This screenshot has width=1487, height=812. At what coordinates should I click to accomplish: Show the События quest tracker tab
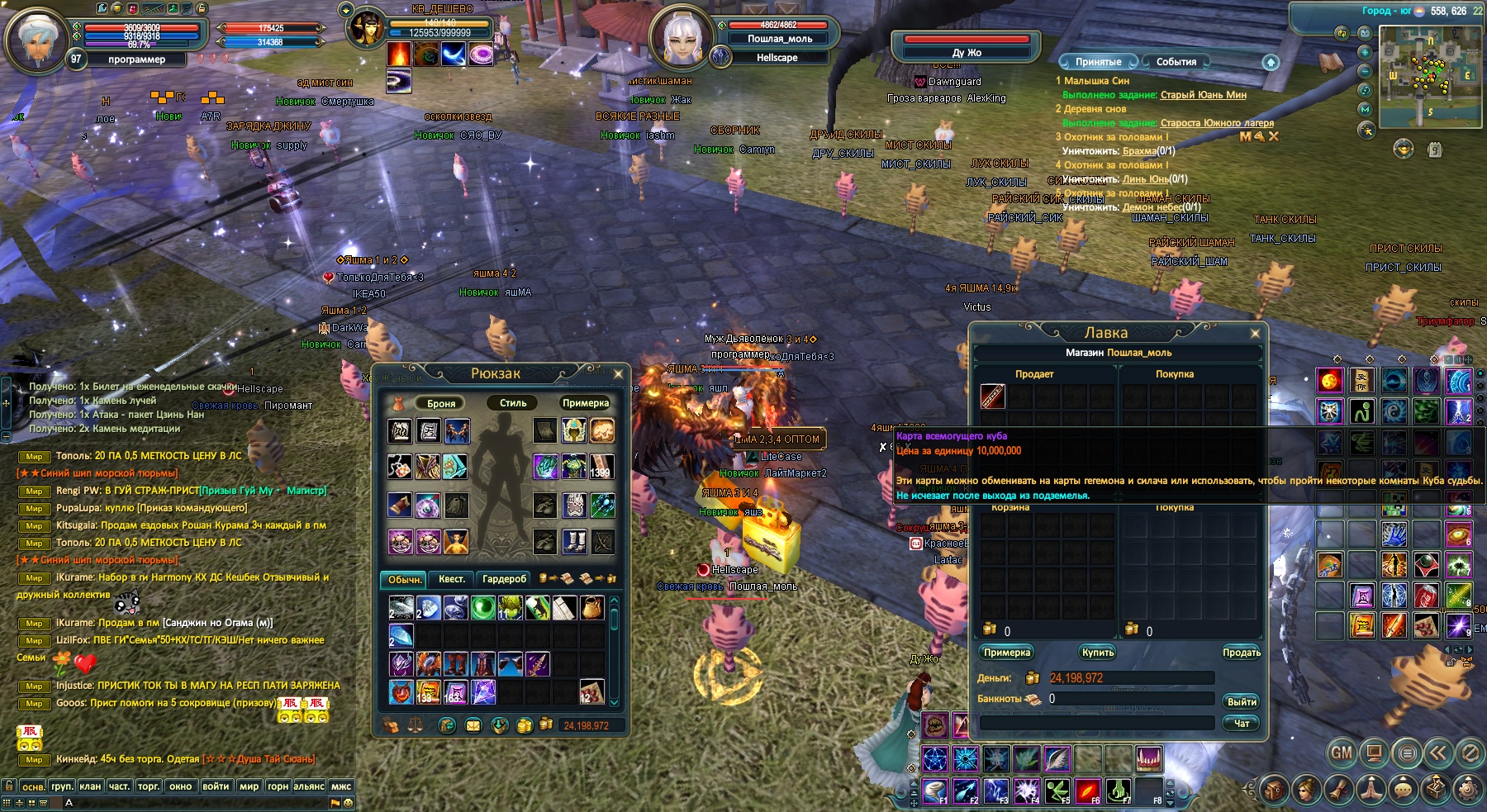click(1176, 62)
